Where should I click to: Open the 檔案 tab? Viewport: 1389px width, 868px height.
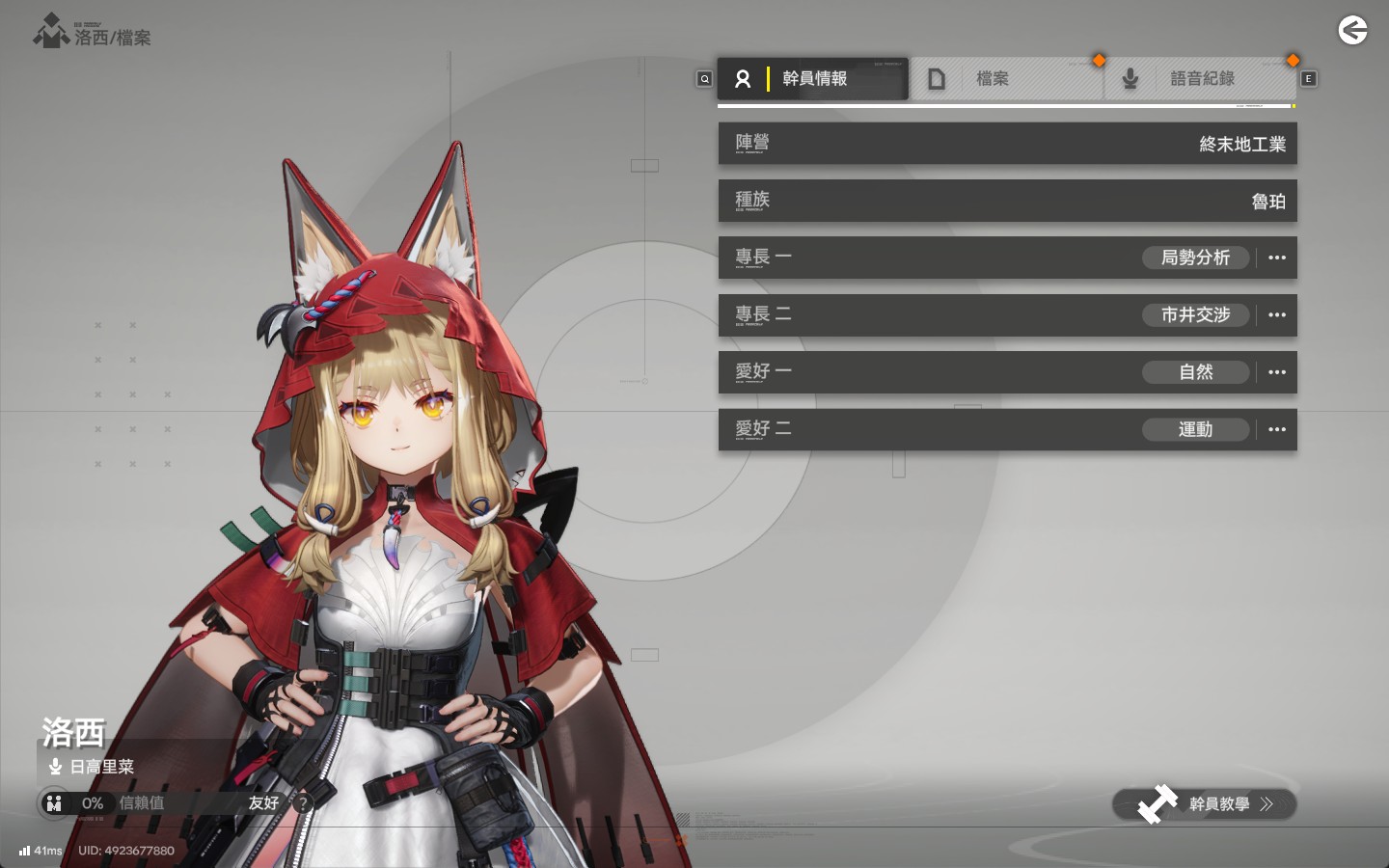point(1005,79)
